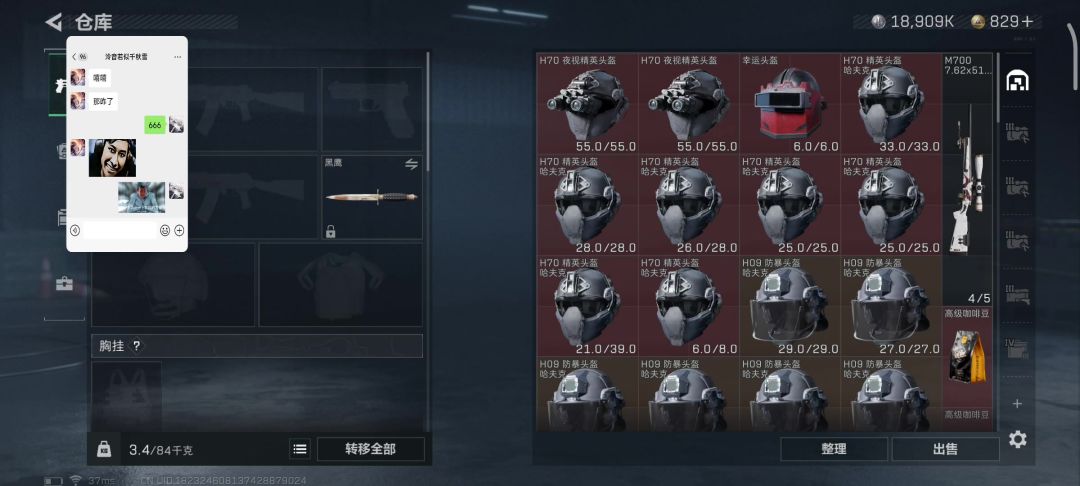Select the H09 riot helmet with 29.0/29.0 durability

tap(789, 305)
